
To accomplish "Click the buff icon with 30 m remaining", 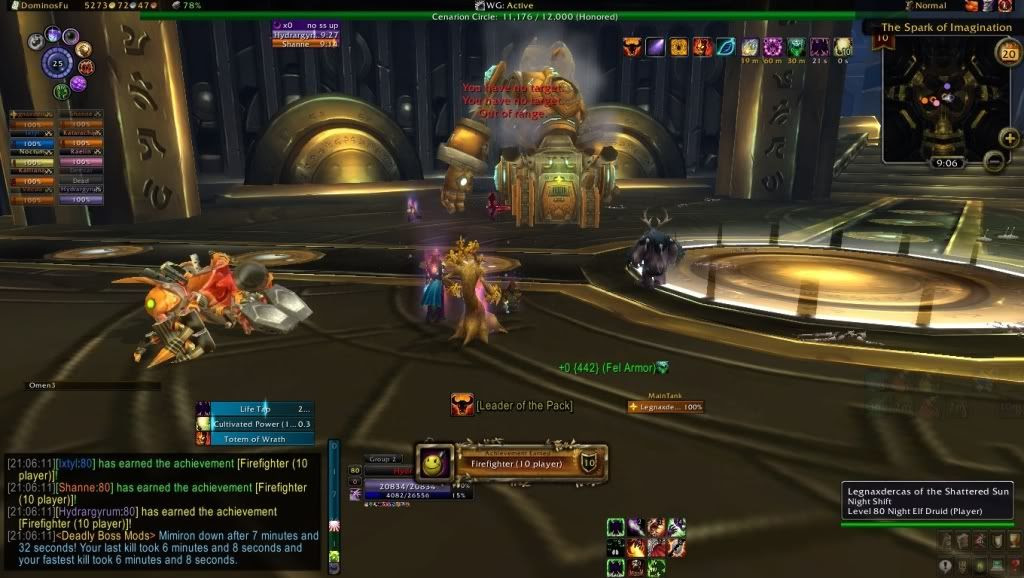I will click(x=796, y=47).
